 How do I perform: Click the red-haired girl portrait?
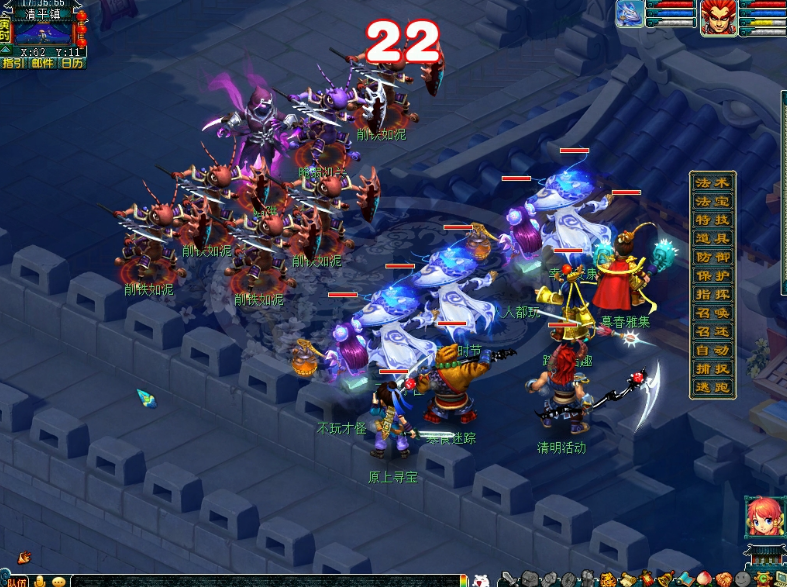[x=762, y=516]
